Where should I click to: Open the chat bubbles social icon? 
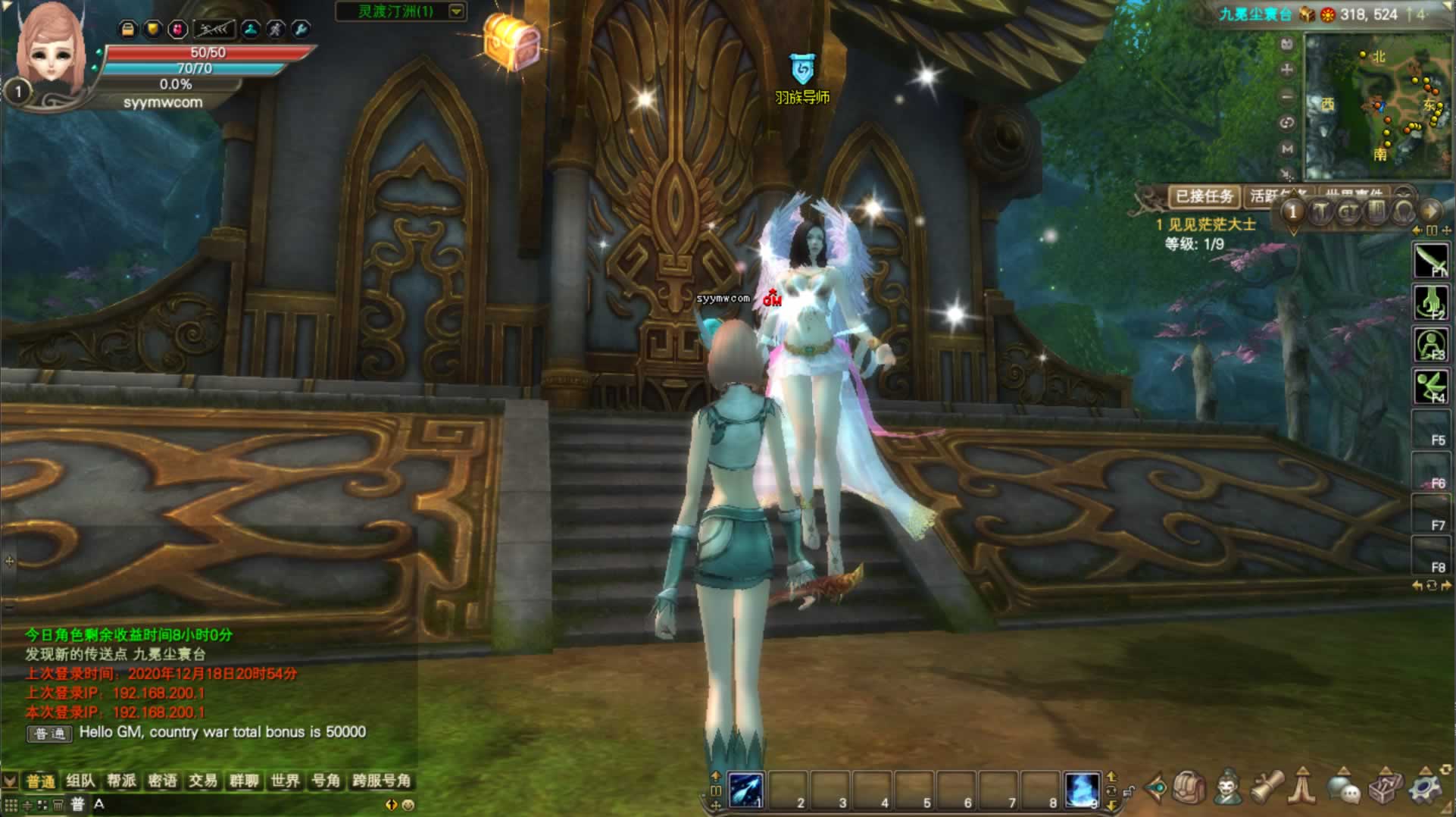click(1344, 790)
